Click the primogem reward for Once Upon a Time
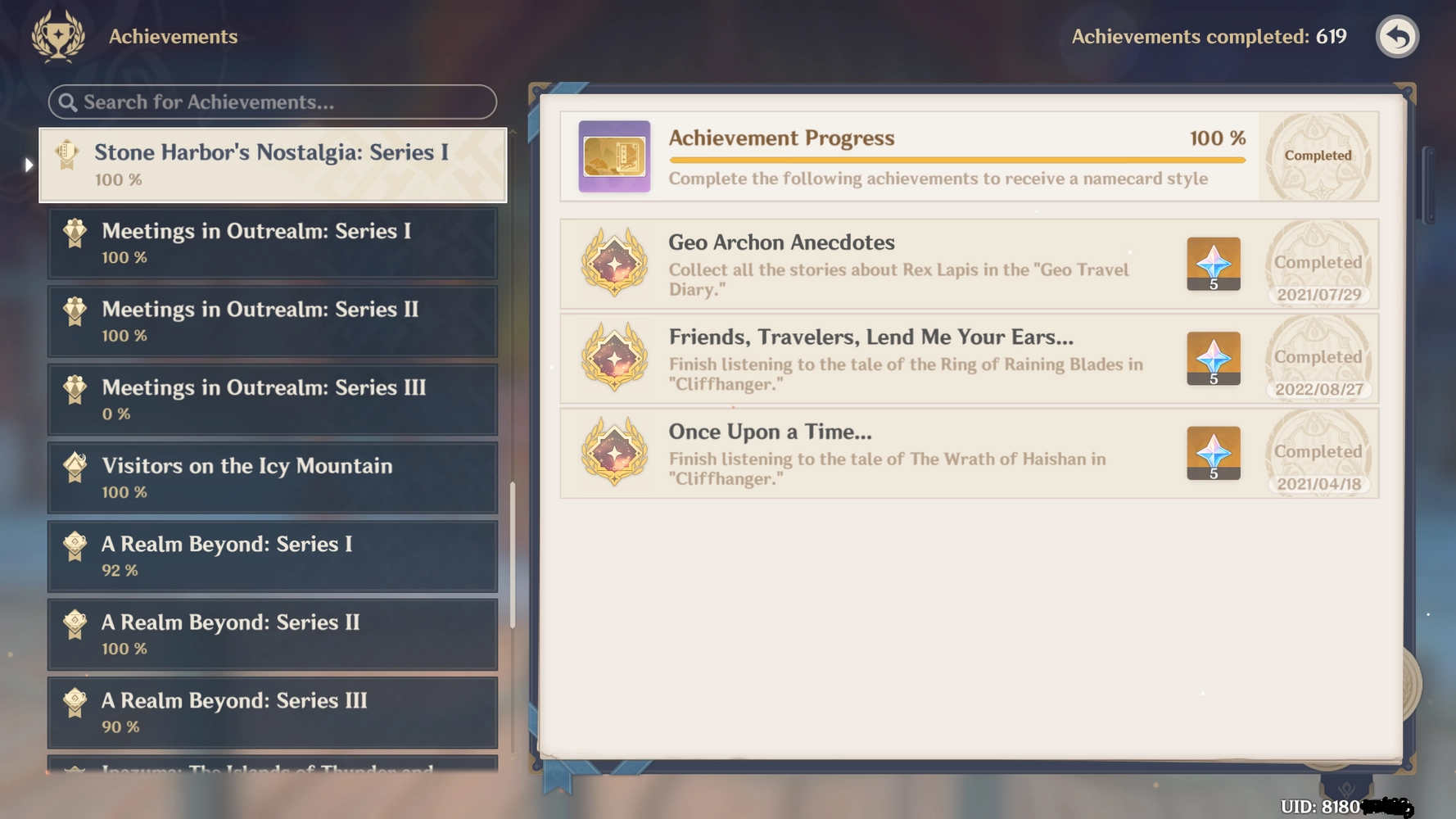The height and width of the screenshot is (819, 1456). [x=1214, y=453]
